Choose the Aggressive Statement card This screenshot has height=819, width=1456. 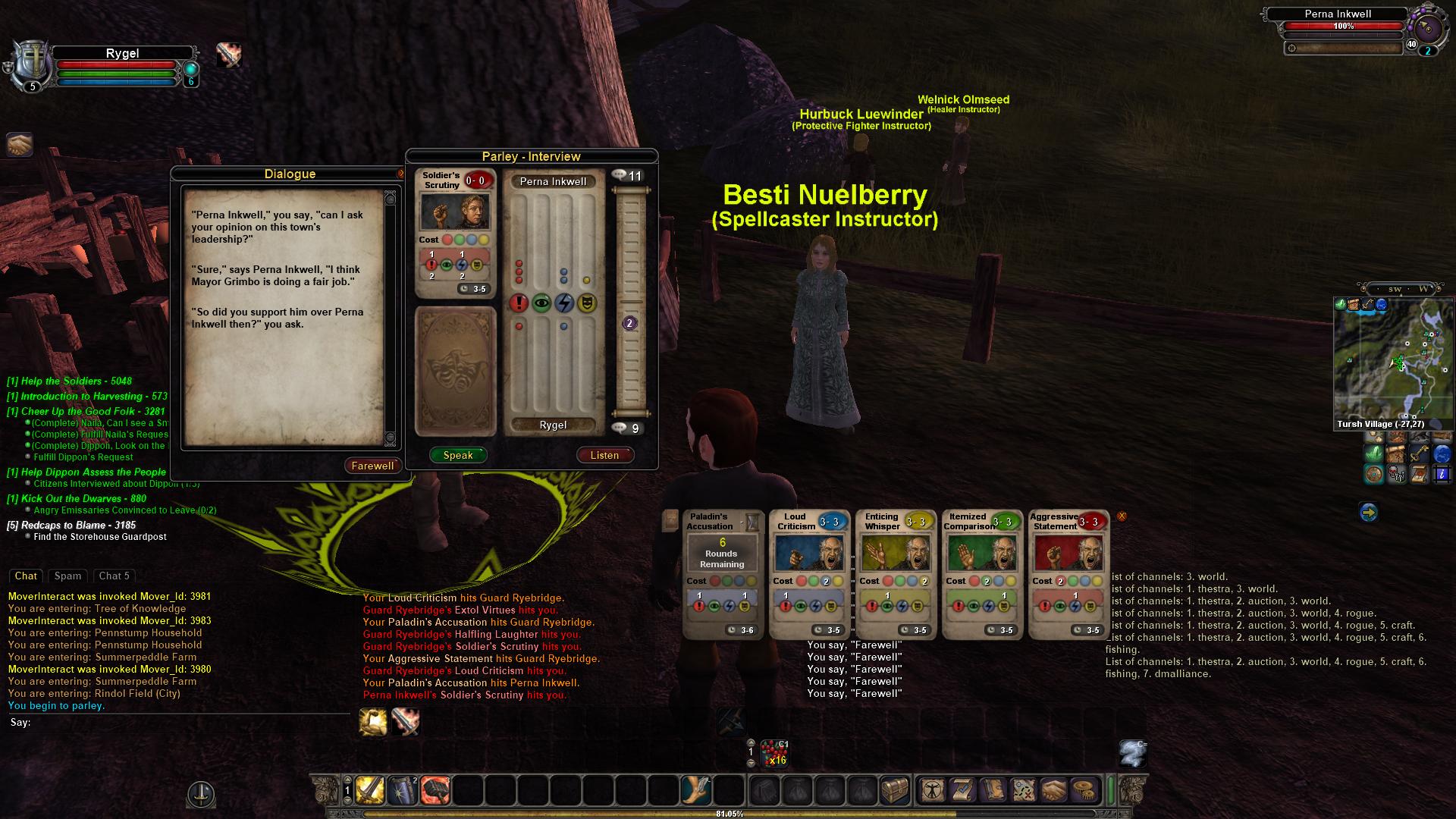pos(1068,575)
